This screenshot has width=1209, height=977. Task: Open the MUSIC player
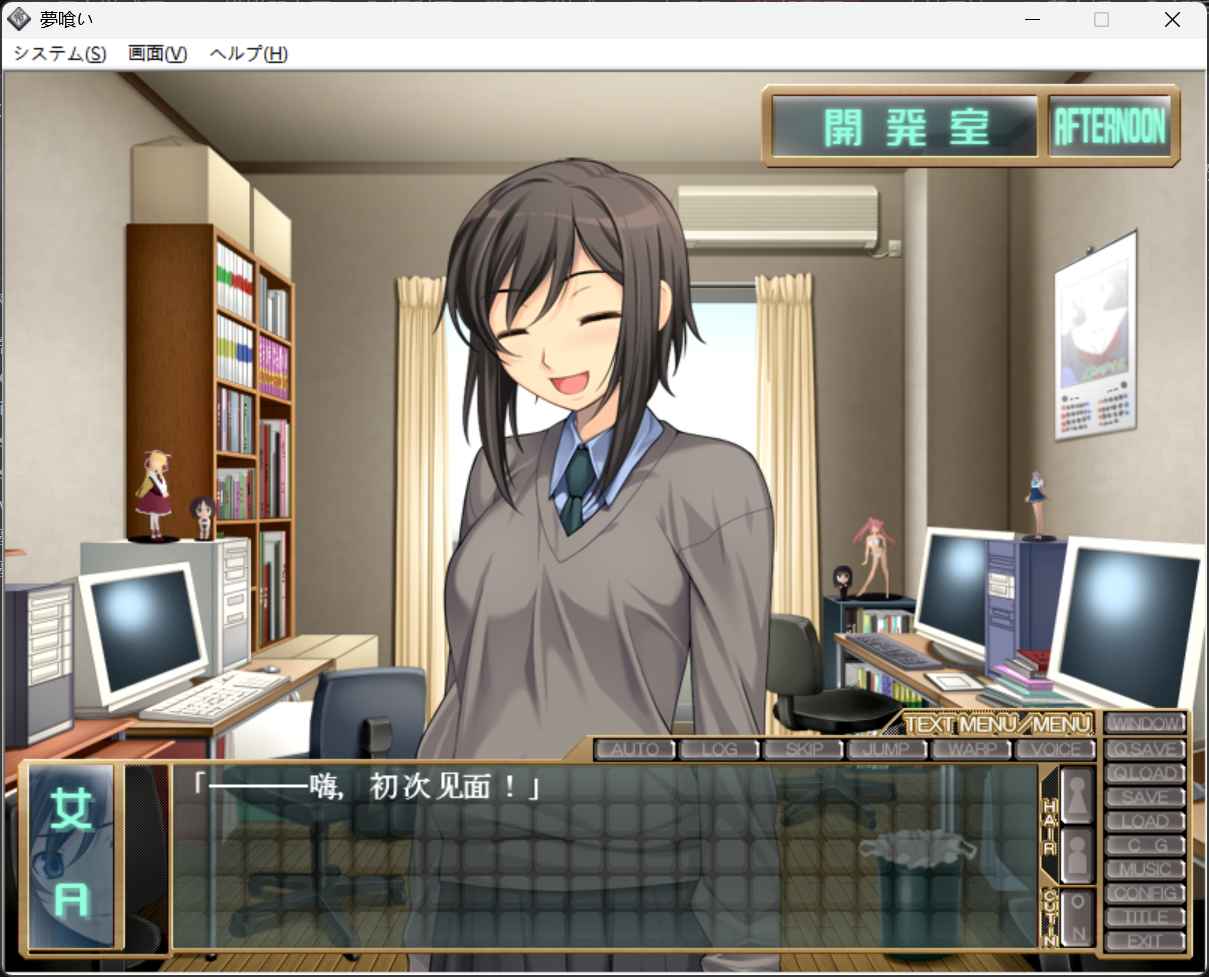tap(1145, 869)
